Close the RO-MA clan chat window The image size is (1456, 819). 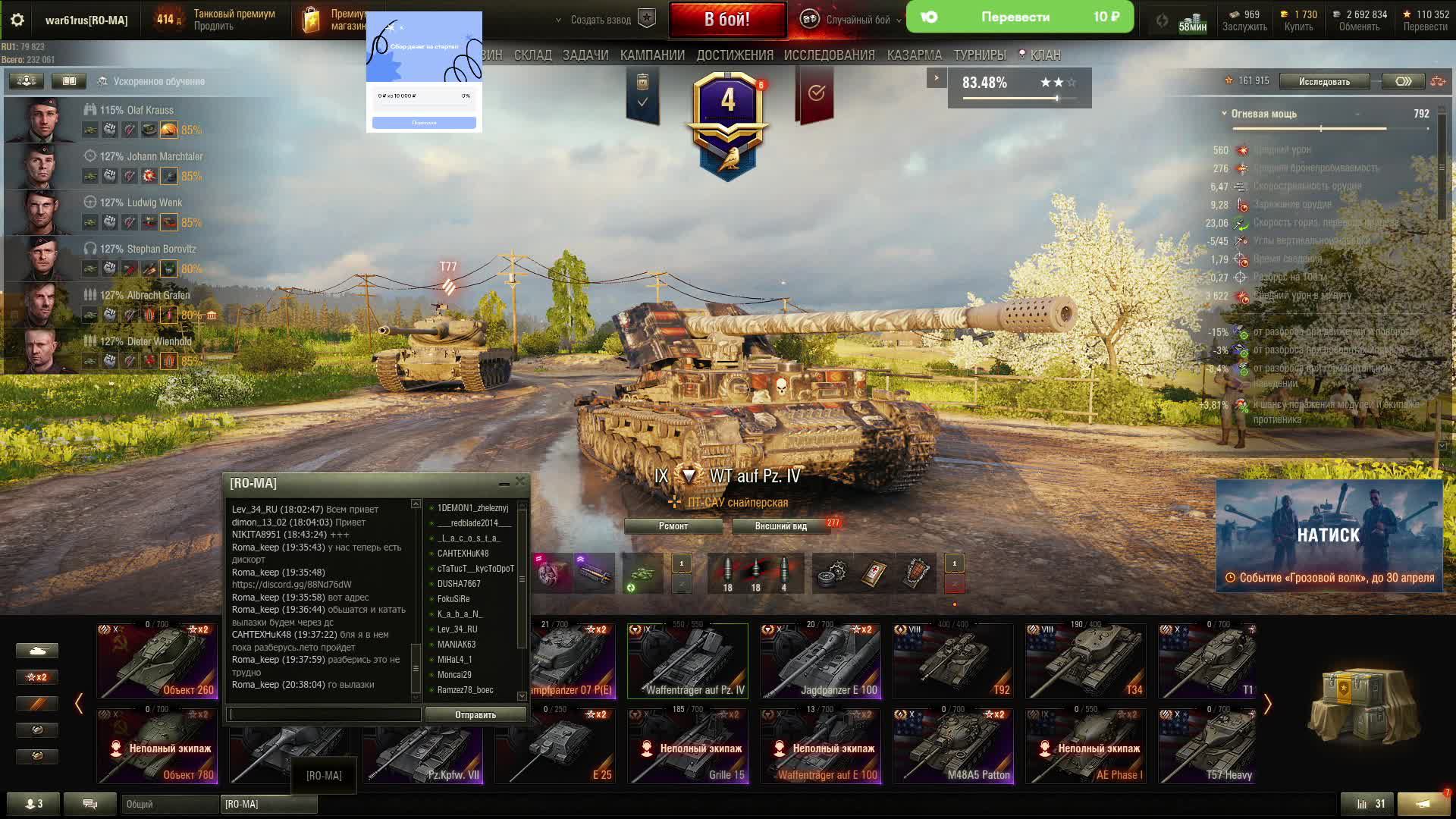coord(519,482)
